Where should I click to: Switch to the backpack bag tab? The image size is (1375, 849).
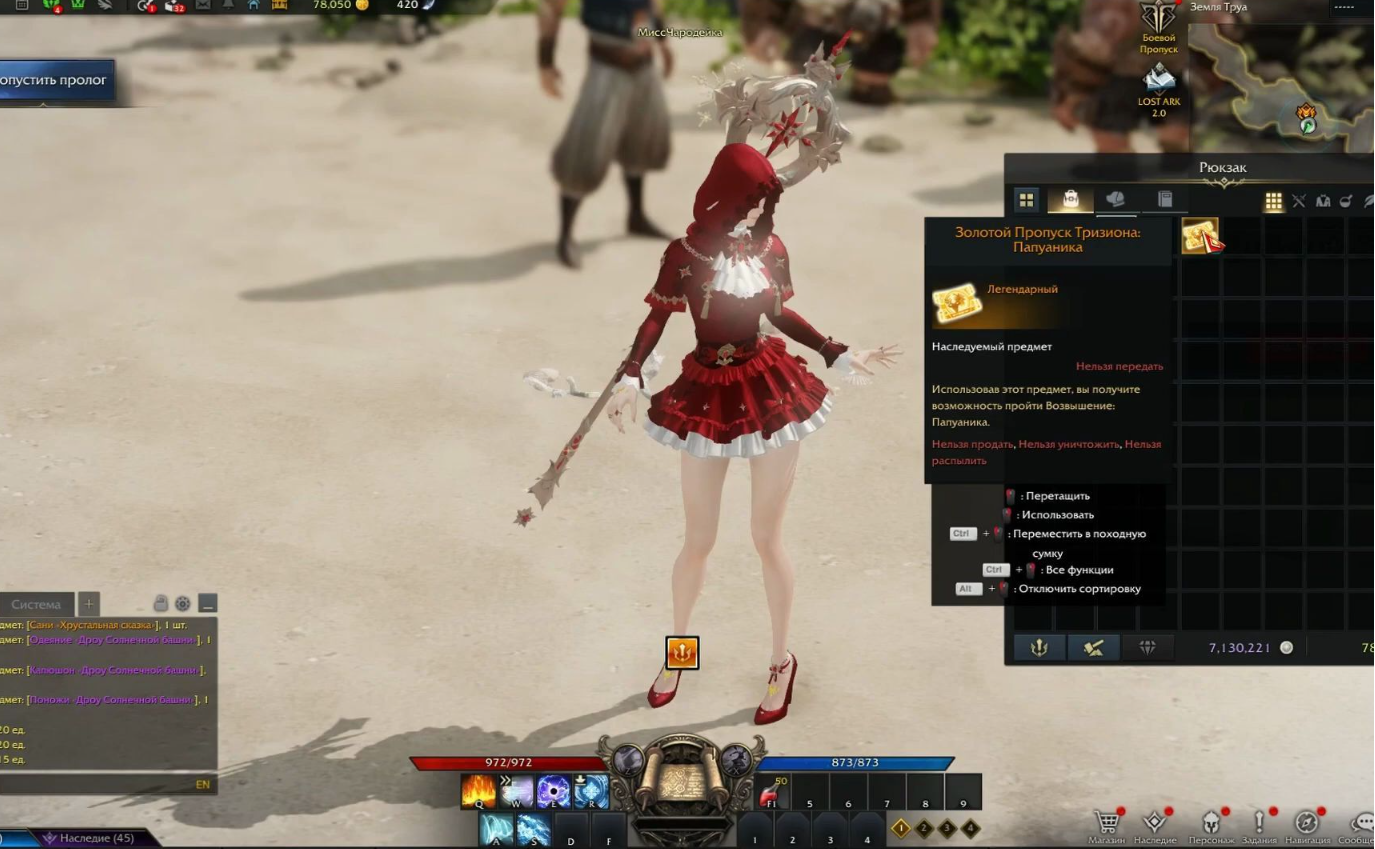(1070, 200)
